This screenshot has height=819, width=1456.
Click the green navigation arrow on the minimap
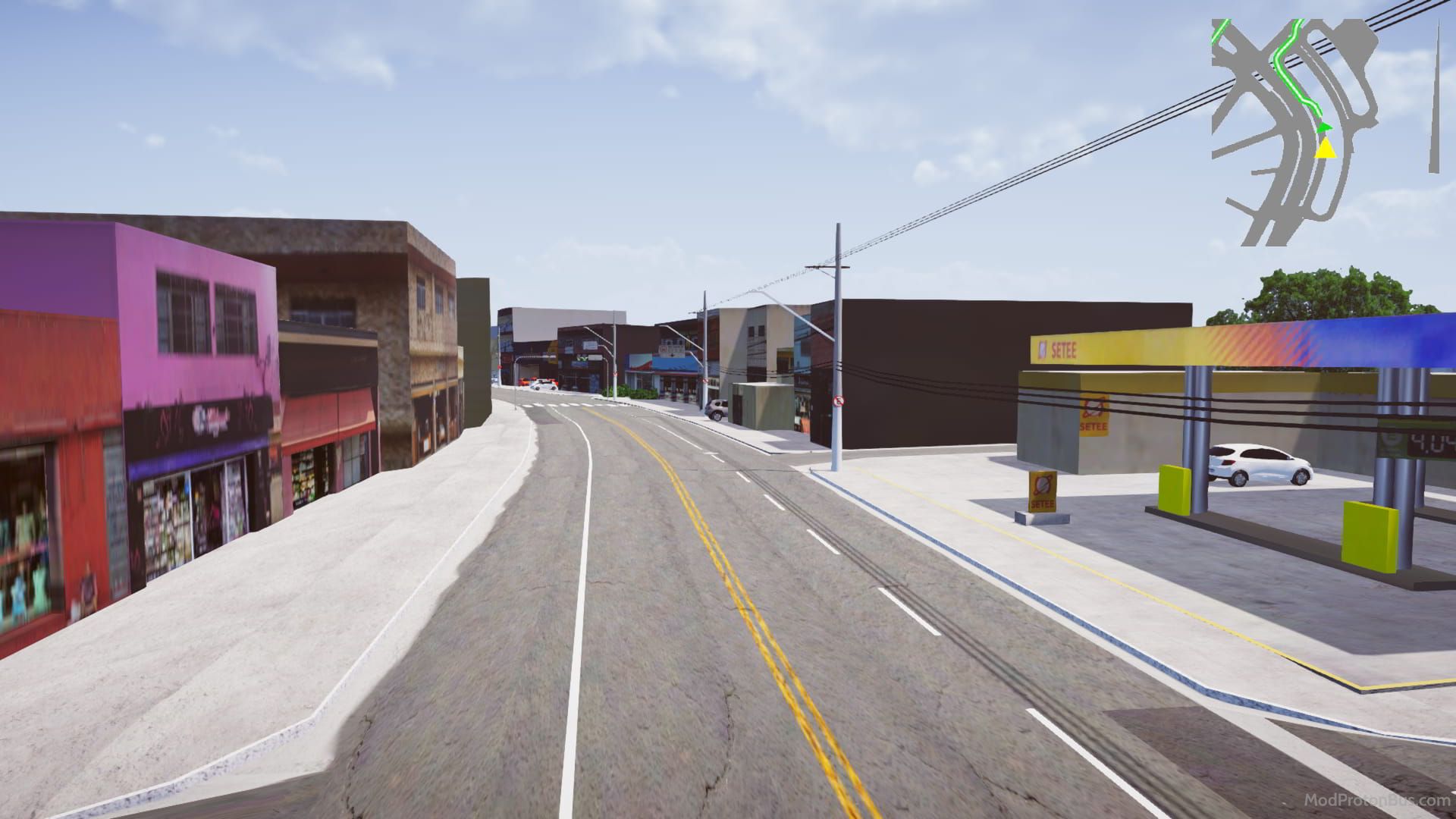pos(1324,127)
